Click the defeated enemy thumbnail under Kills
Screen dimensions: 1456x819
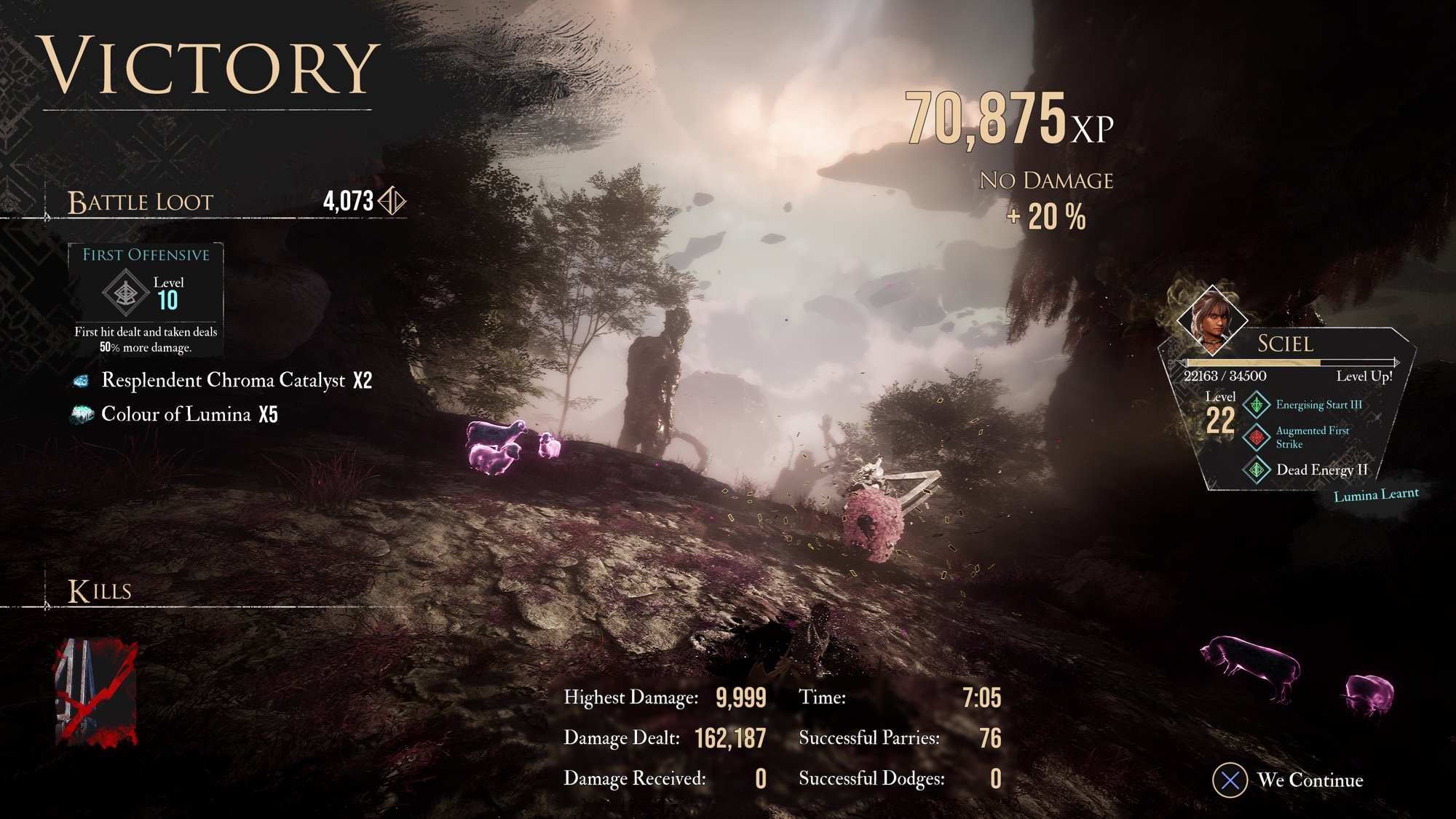point(96,692)
